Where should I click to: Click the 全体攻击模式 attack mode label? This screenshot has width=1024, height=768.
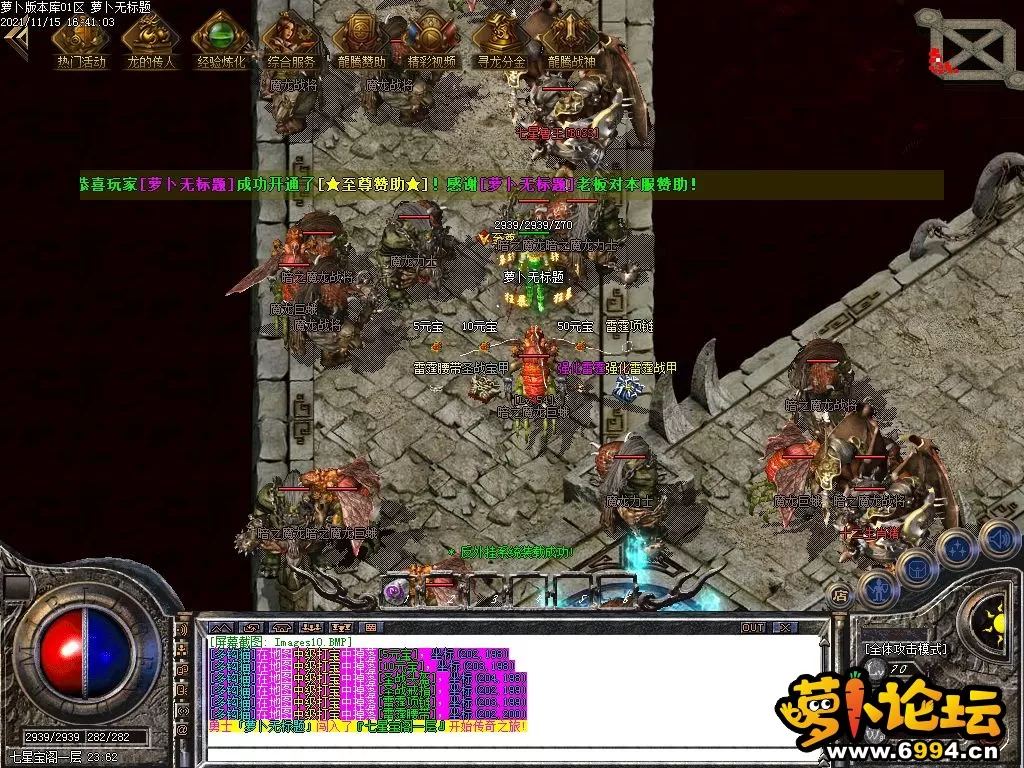(x=905, y=649)
